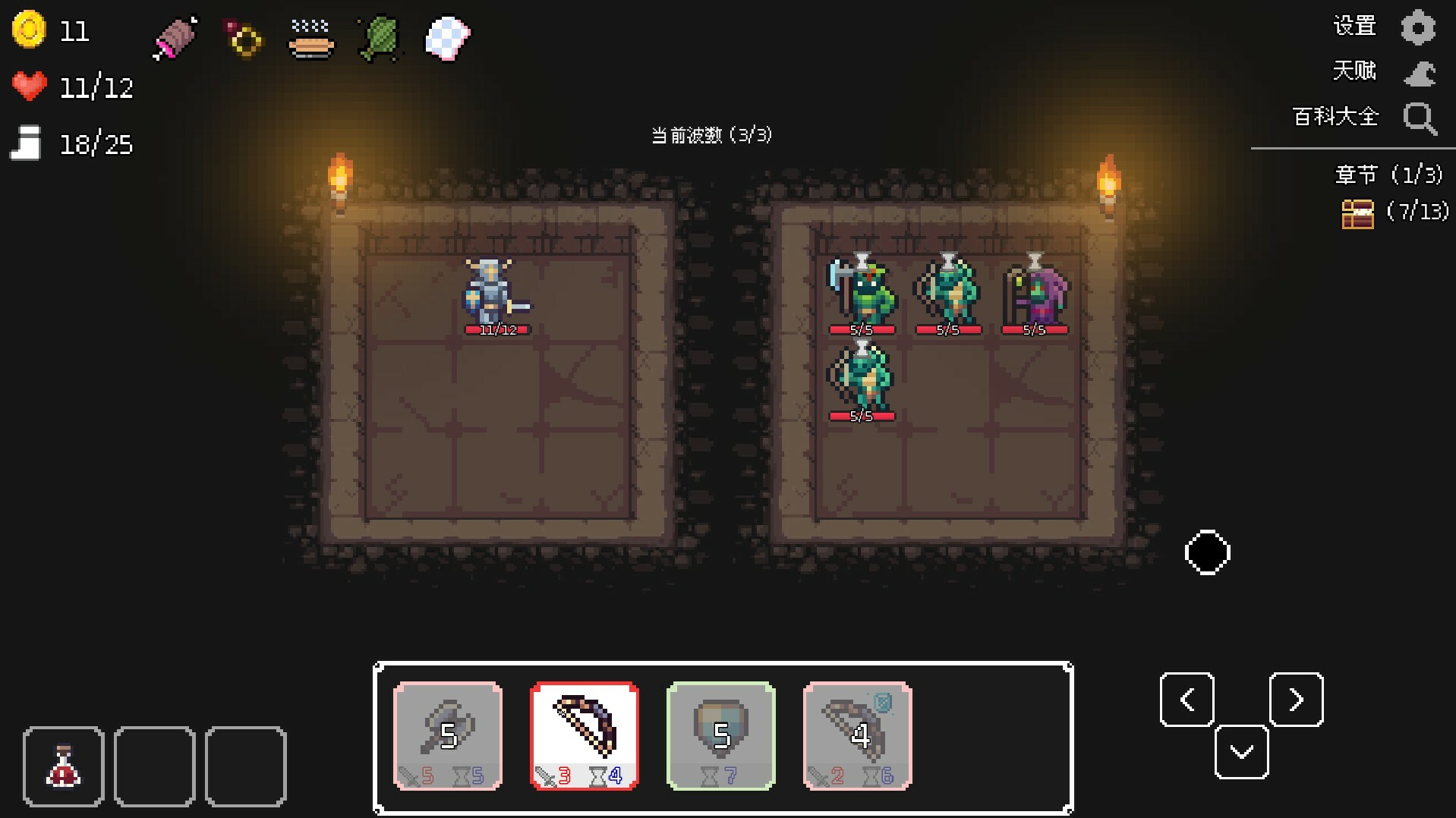Image resolution: width=1456 pixels, height=818 pixels.
Task: Click the left arrow navigation button
Action: (x=1187, y=699)
